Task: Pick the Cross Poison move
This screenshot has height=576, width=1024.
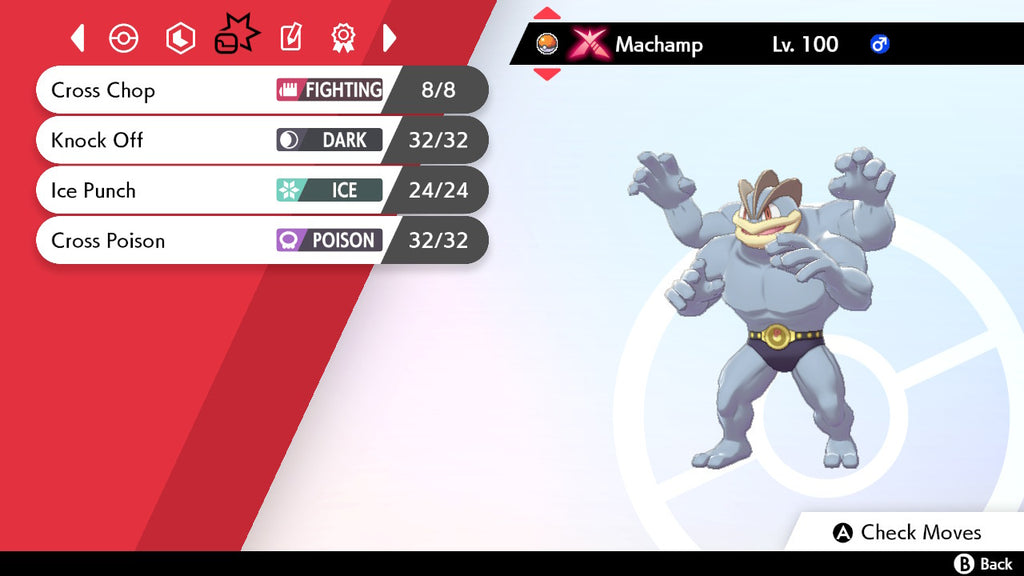Action: [260, 241]
